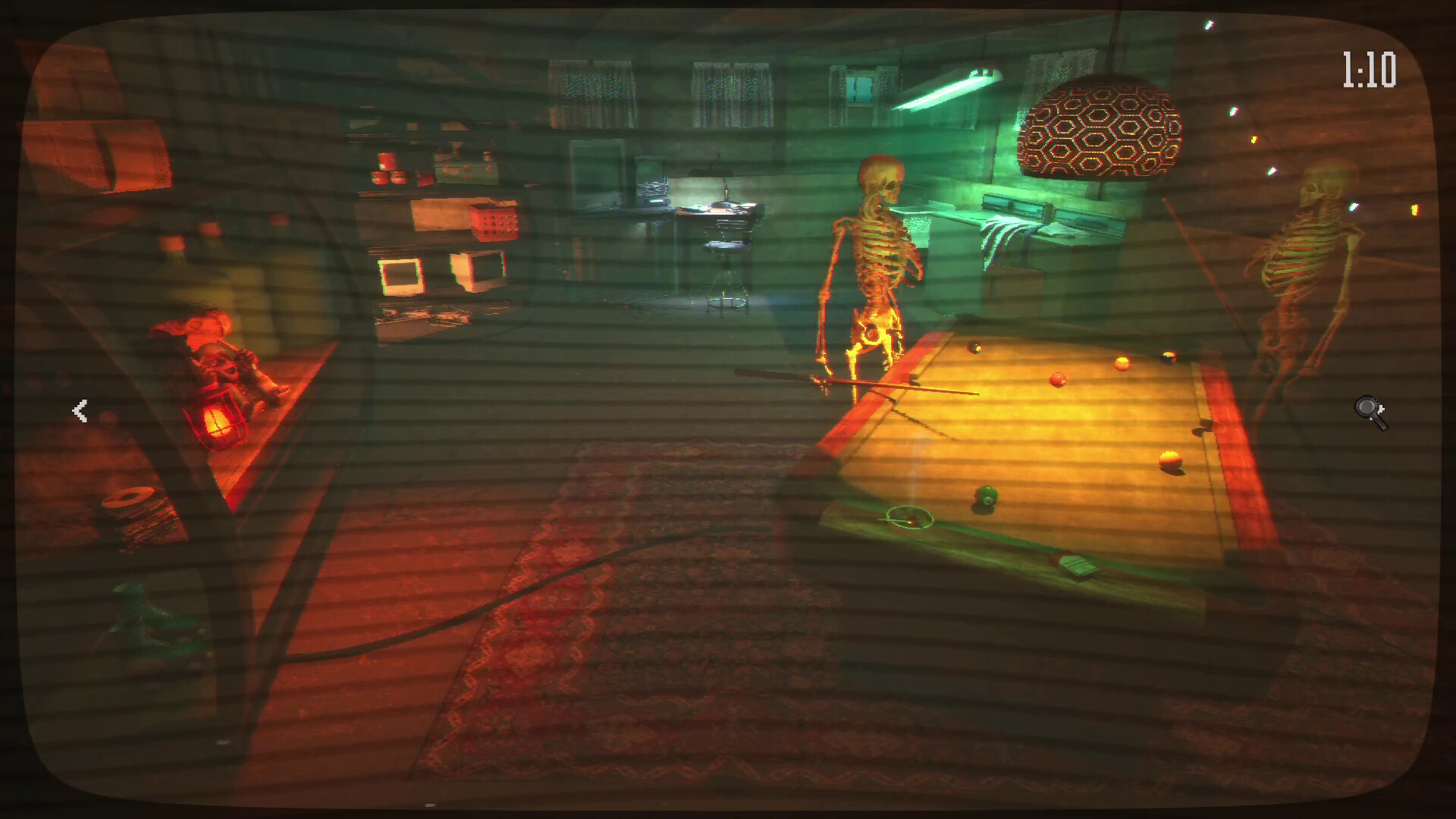Select the striped towels hanging on the counter
Image resolution: width=1456 pixels, height=819 pixels.
(1001, 235)
